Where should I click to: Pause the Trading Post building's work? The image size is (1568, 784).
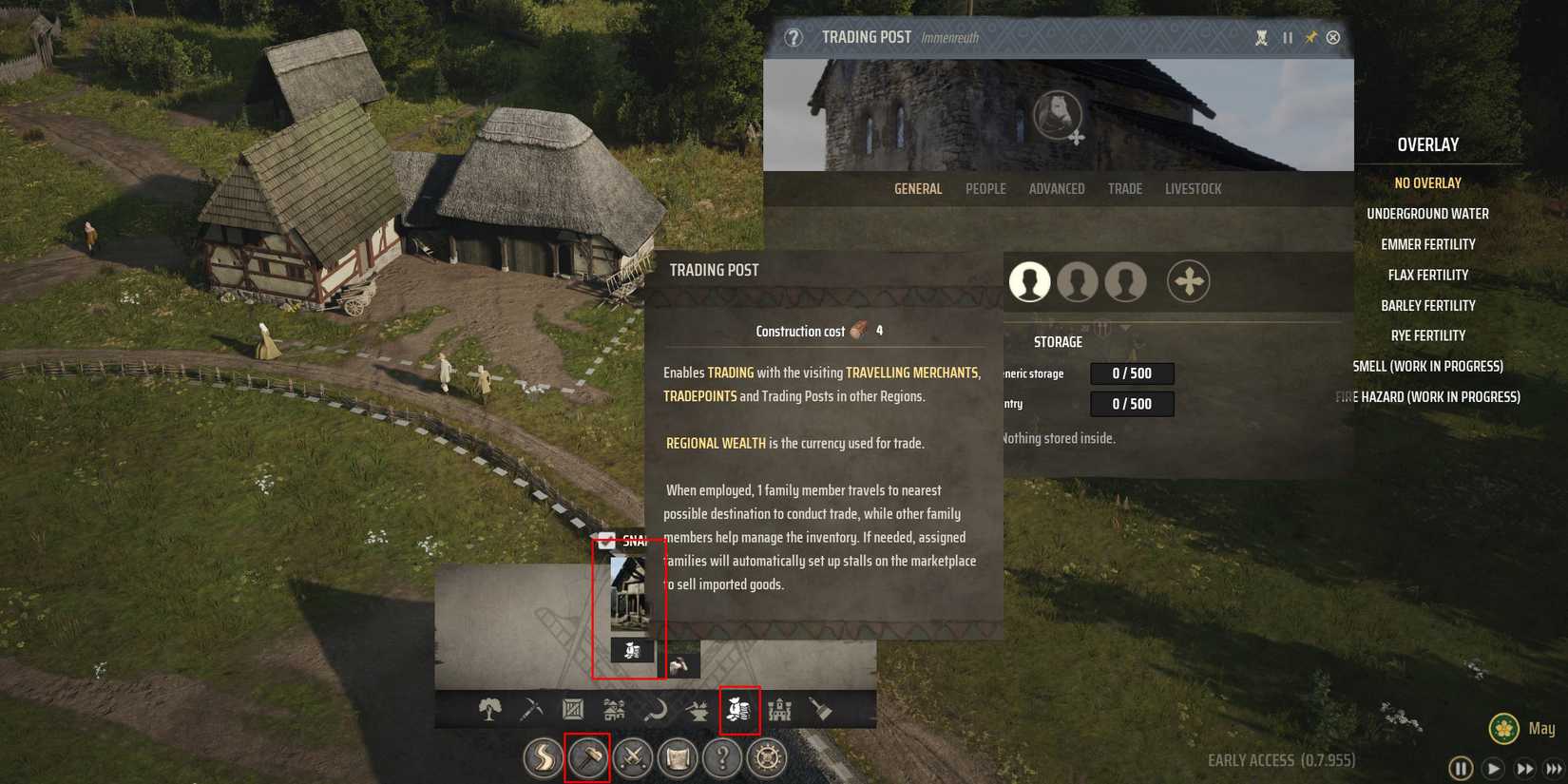coord(1288,37)
